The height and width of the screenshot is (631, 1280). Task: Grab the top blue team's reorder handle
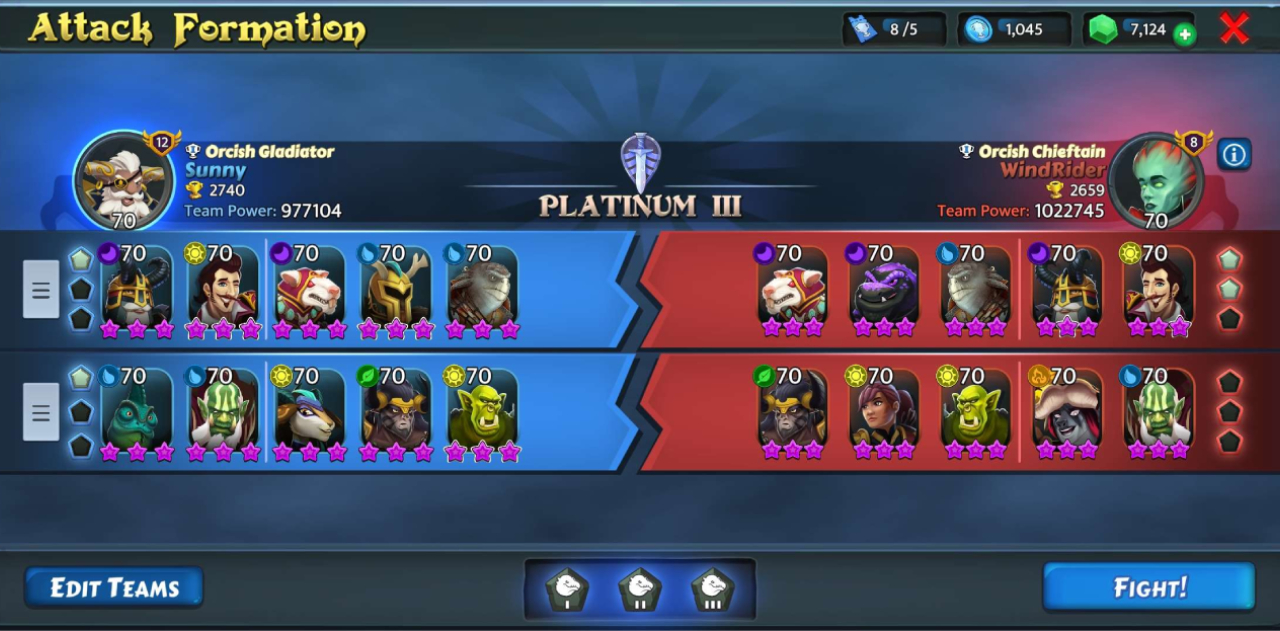41,290
